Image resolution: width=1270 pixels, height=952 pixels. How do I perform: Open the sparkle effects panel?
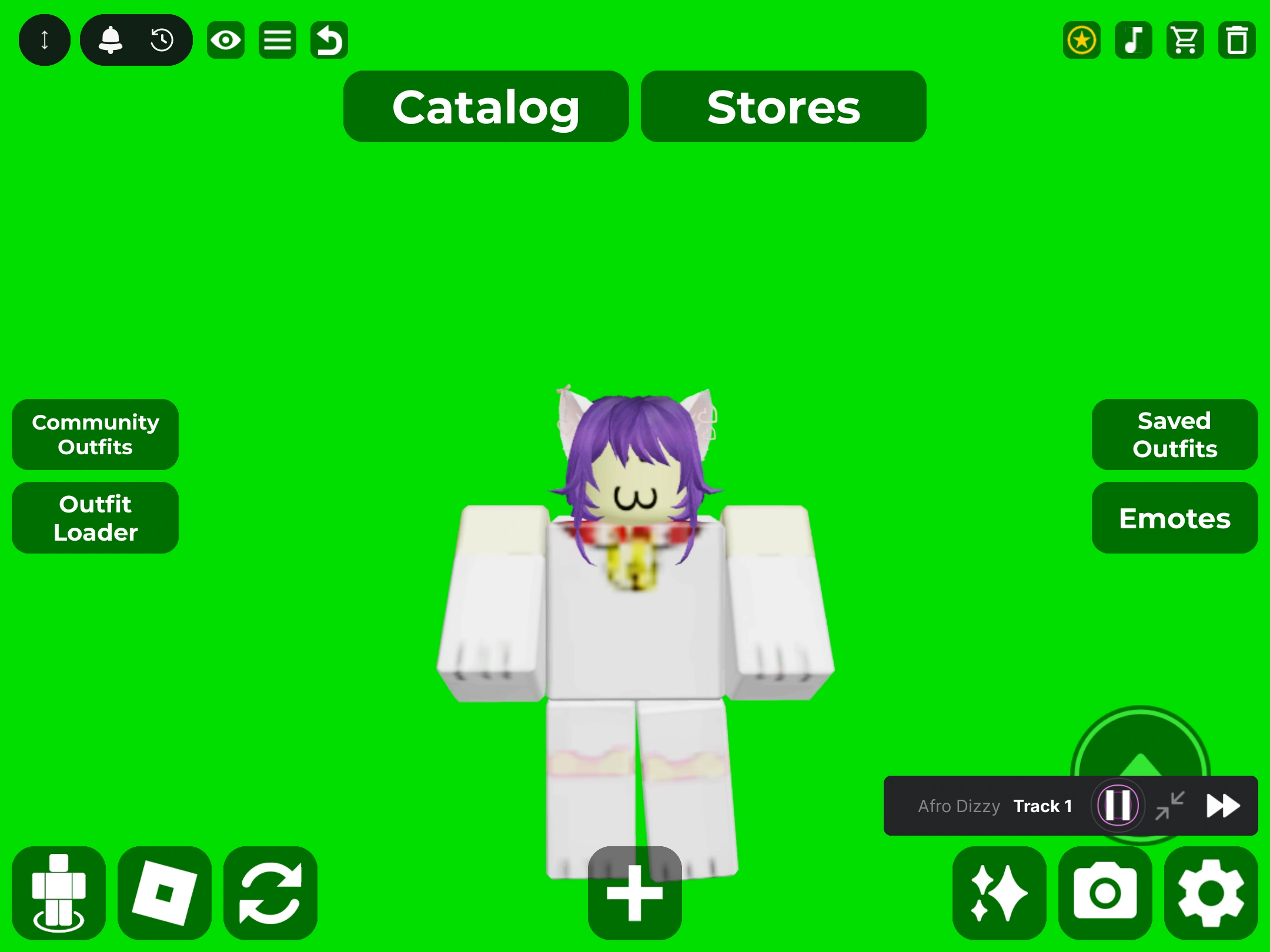998,891
